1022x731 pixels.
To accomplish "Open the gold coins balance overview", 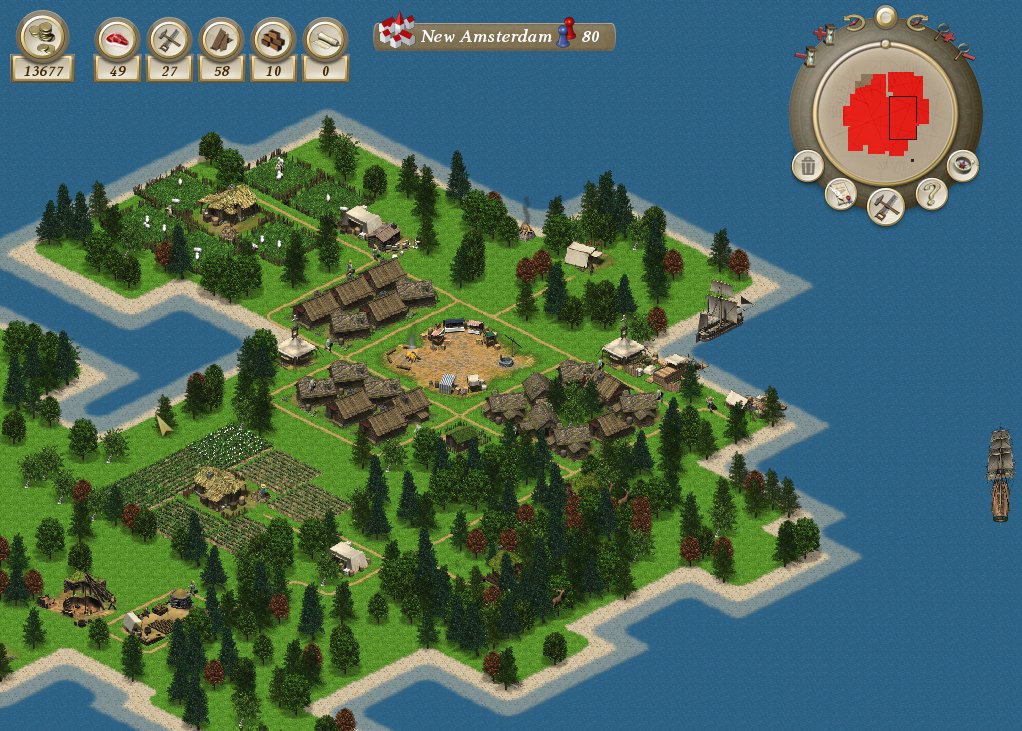I will [42, 36].
